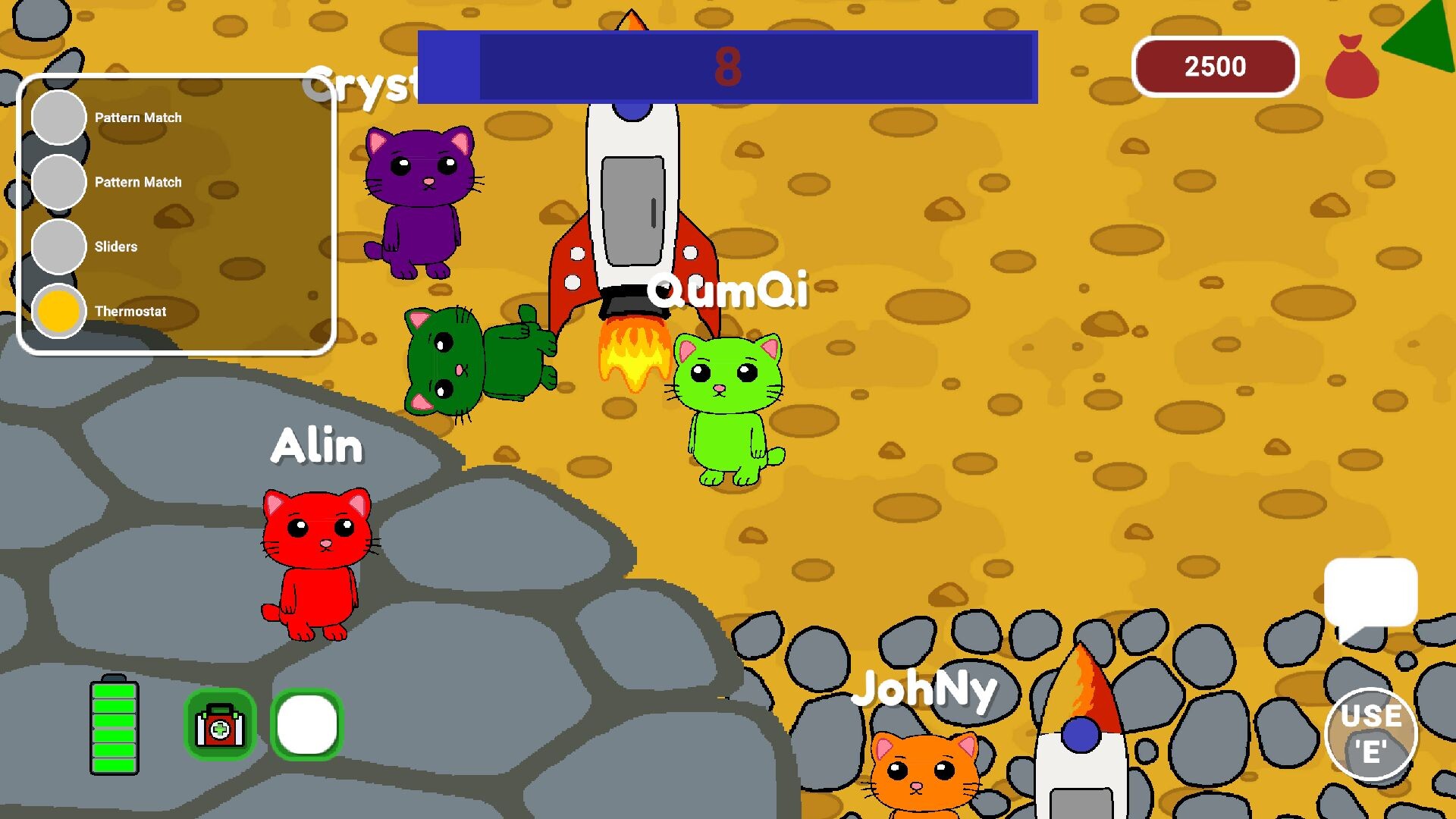The width and height of the screenshot is (1456, 819).
Task: Toggle the first Pattern Match circle
Action: point(58,118)
